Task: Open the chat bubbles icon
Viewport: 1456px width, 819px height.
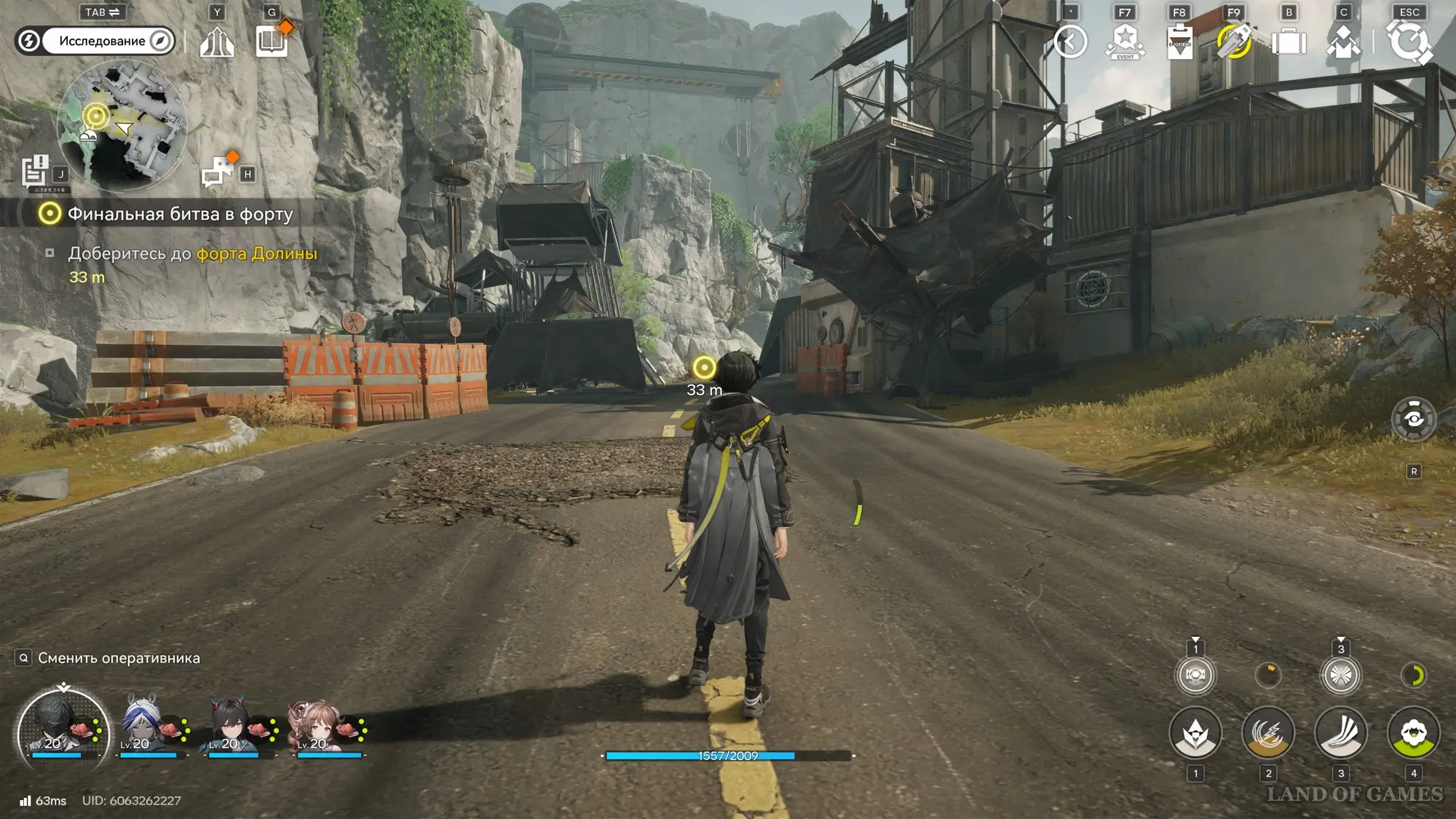Action: (x=218, y=172)
